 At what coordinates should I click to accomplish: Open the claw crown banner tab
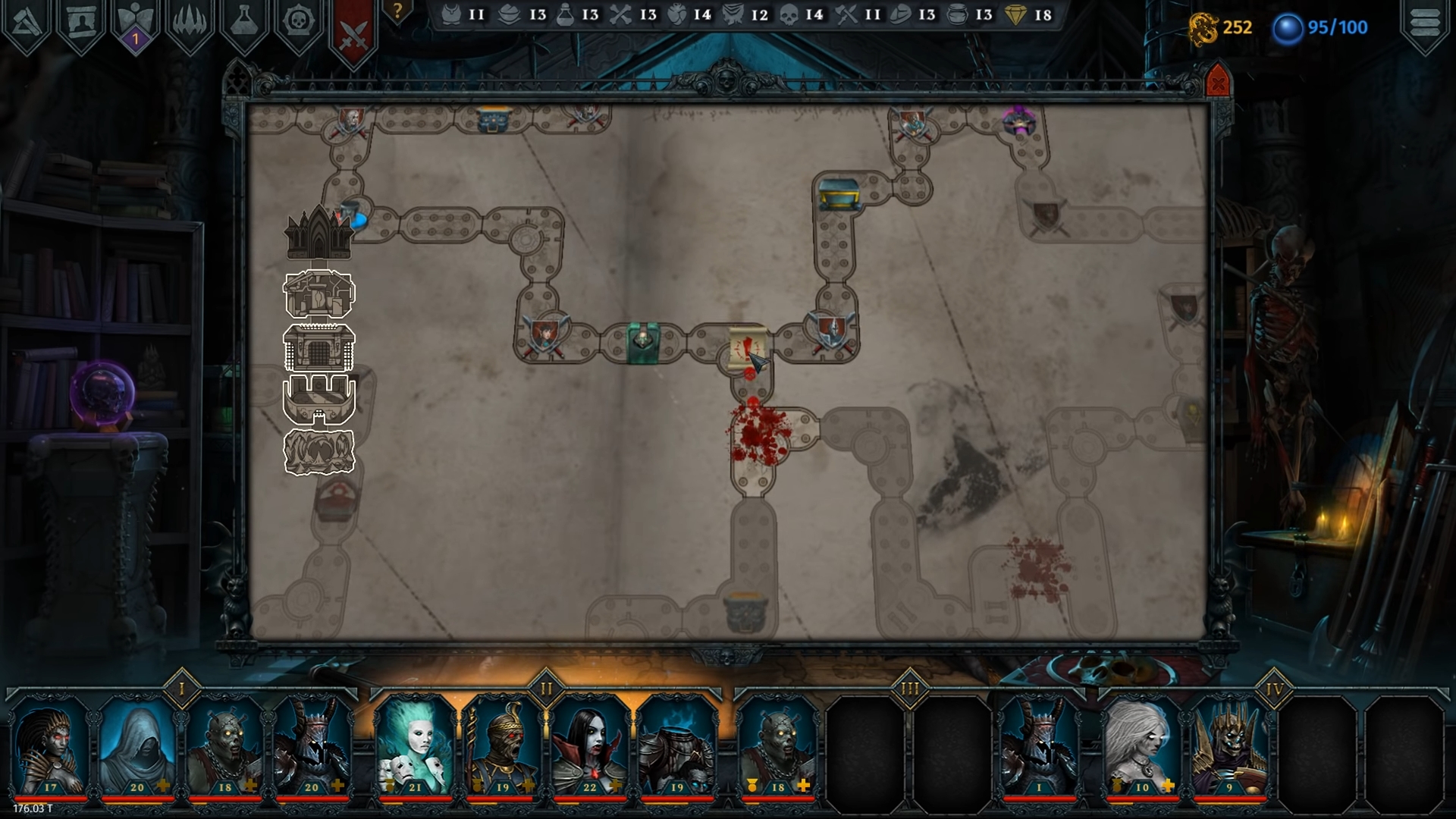click(x=190, y=24)
